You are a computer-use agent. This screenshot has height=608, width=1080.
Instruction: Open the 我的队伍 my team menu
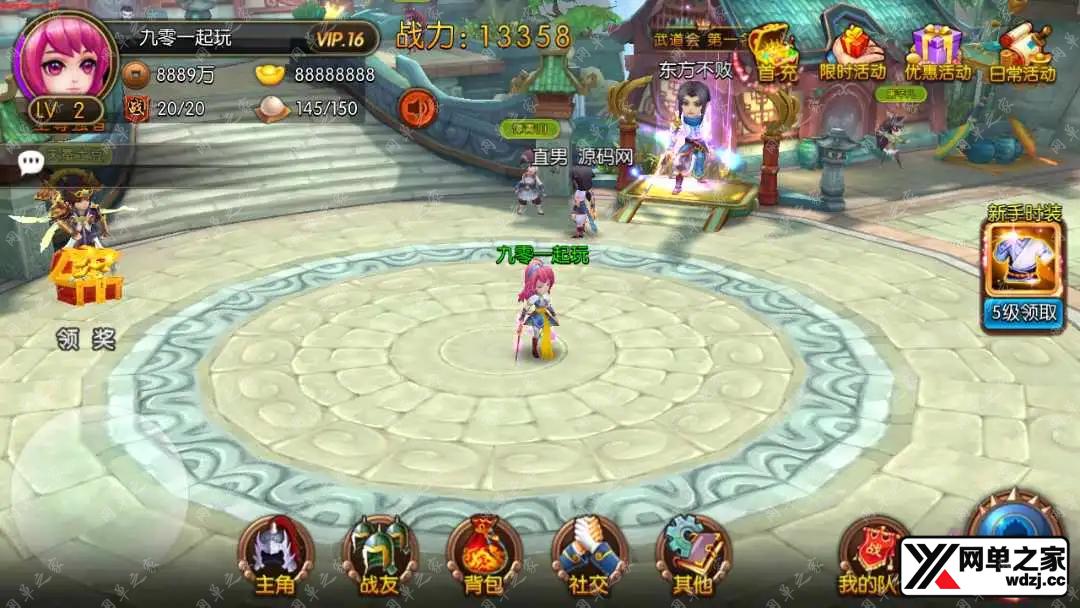click(870, 555)
